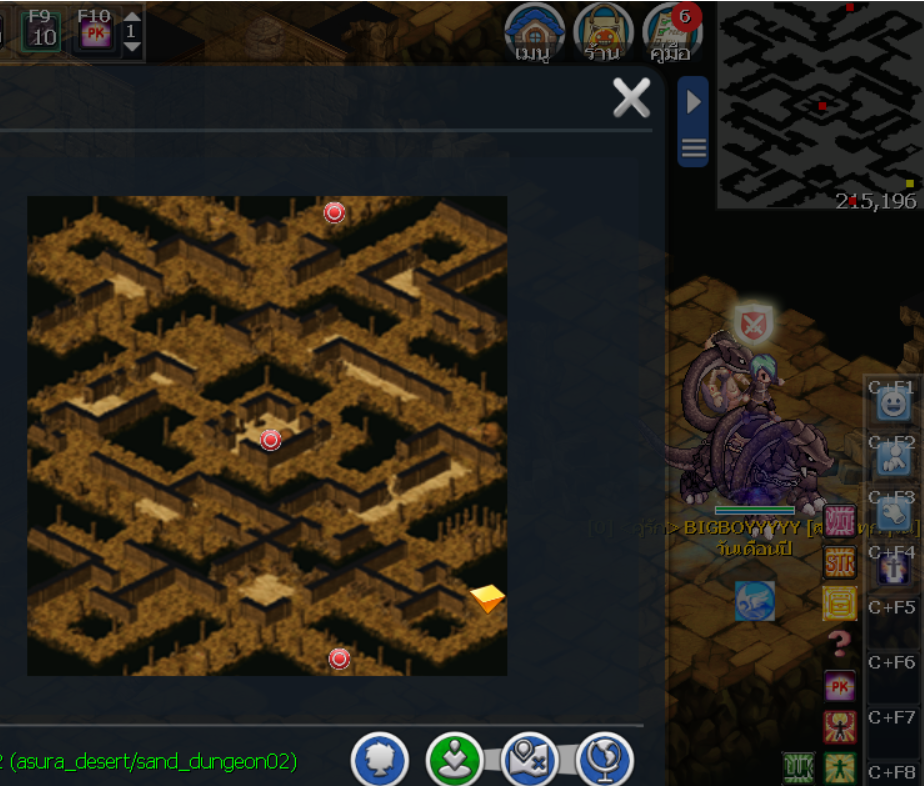Click the top red marker on the map
Image resolution: width=924 pixels, height=786 pixels.
[x=334, y=212]
